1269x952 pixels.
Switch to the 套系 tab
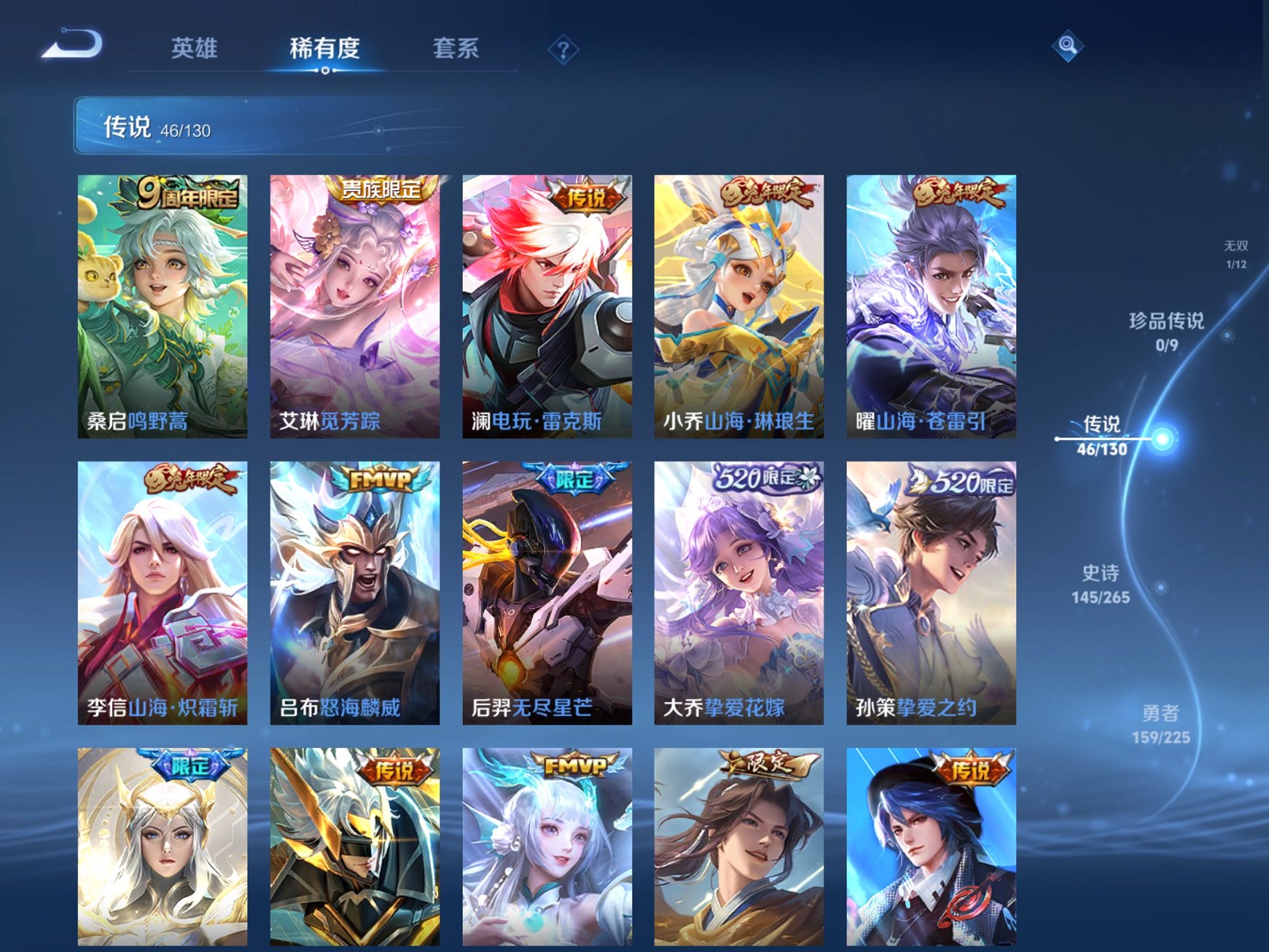(x=456, y=47)
